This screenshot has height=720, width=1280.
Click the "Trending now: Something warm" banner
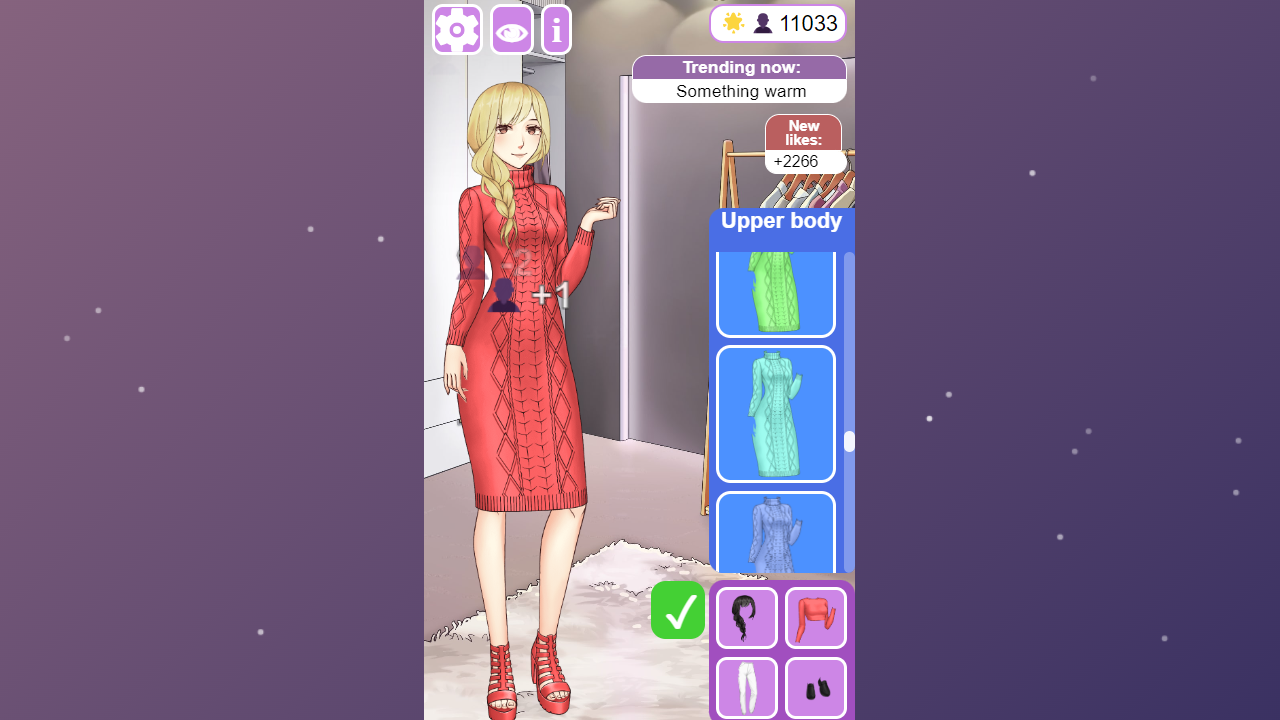coord(739,79)
